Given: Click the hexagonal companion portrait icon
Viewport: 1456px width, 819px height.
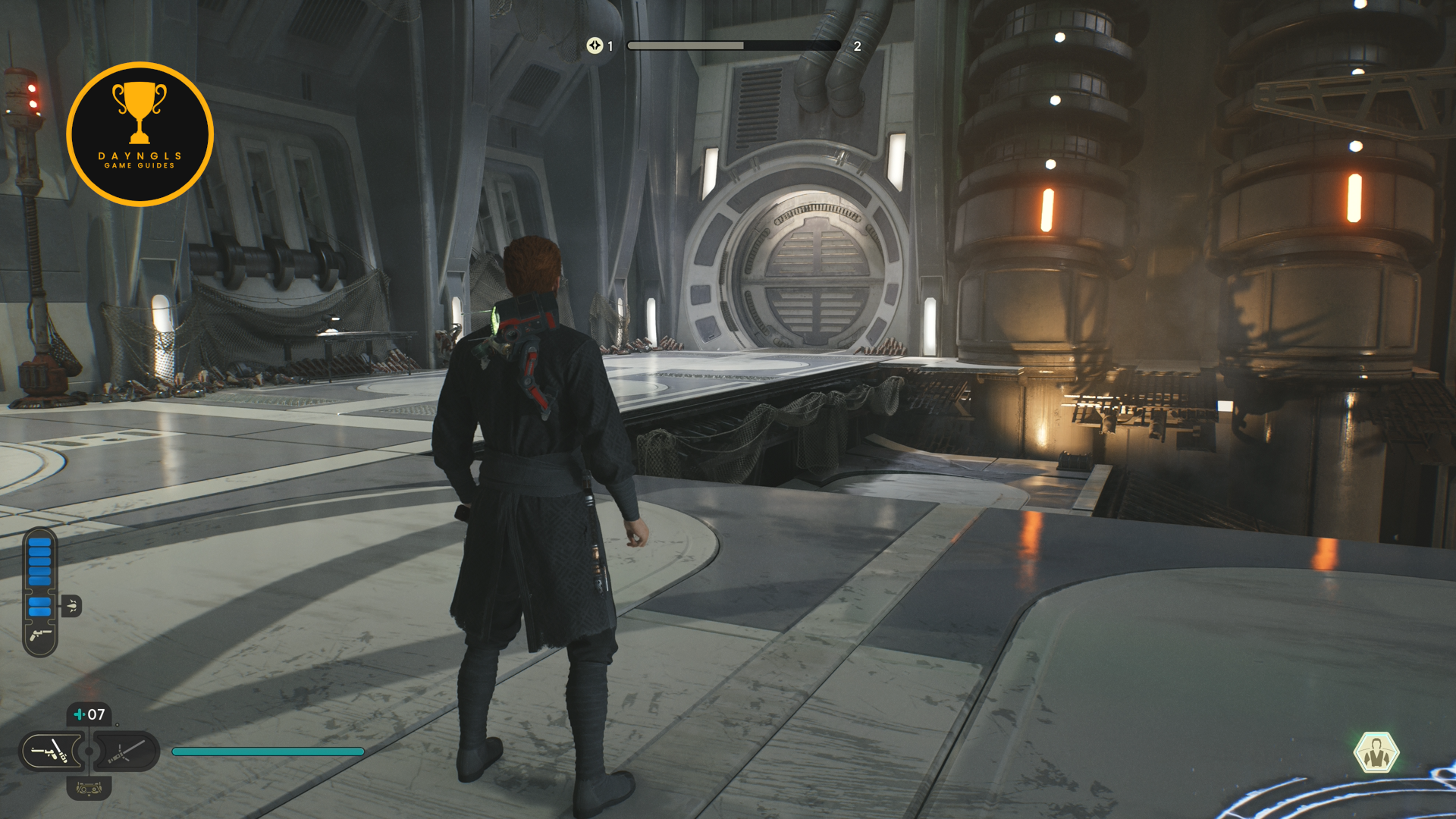Looking at the screenshot, I should pos(1376,752).
